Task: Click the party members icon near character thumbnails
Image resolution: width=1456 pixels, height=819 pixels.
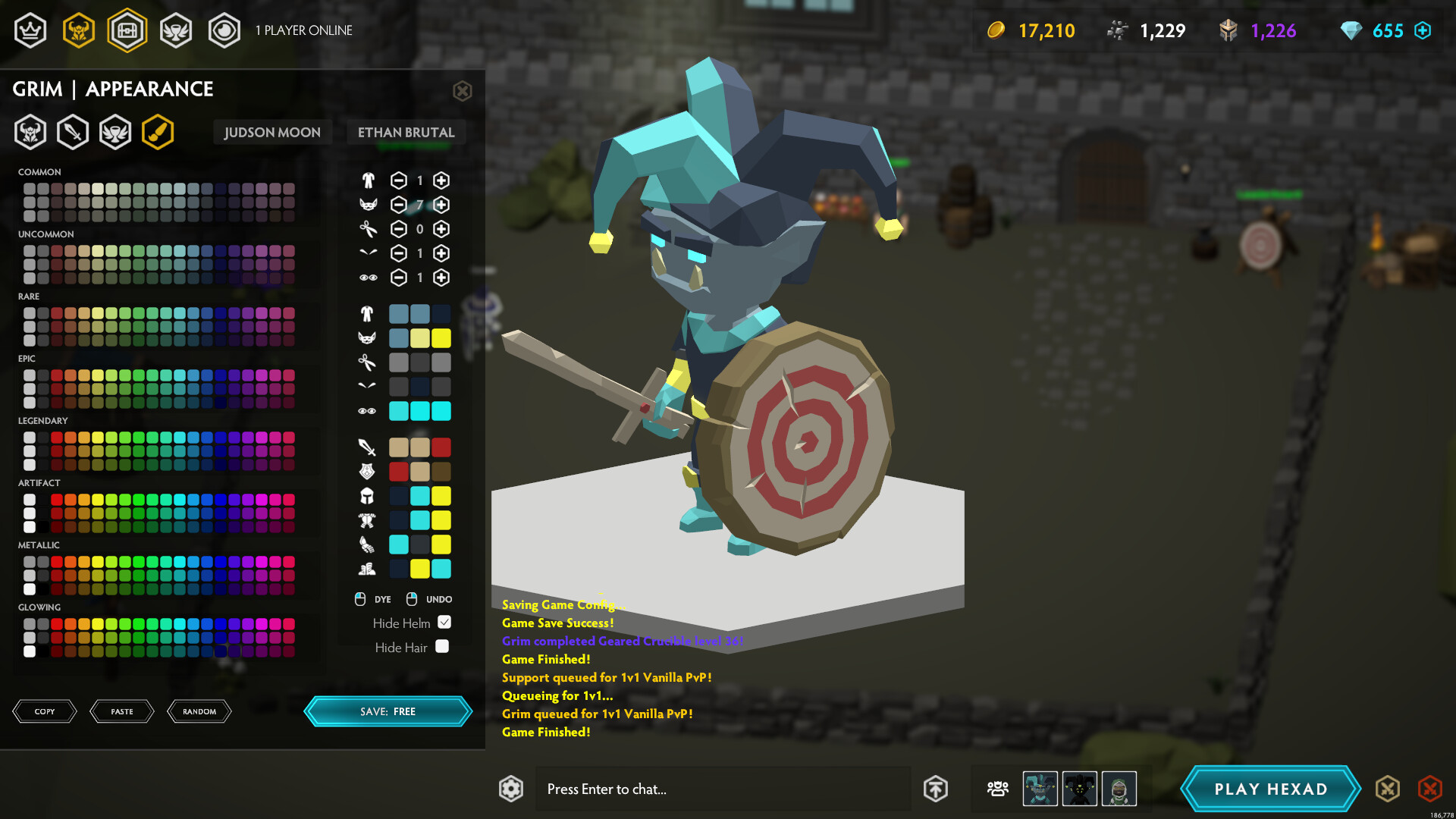Action: [996, 789]
